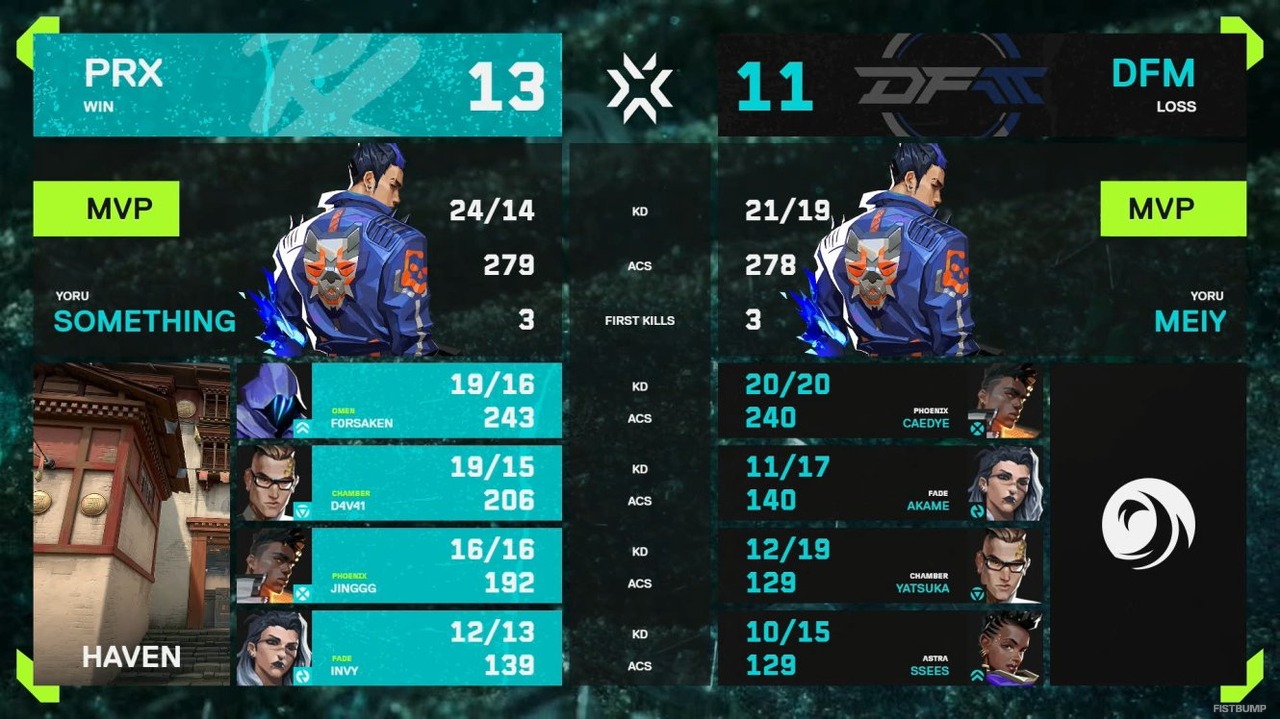1280x719 pixels.
Task: Select D4V41's Chamber player row
Action: click(x=398, y=483)
